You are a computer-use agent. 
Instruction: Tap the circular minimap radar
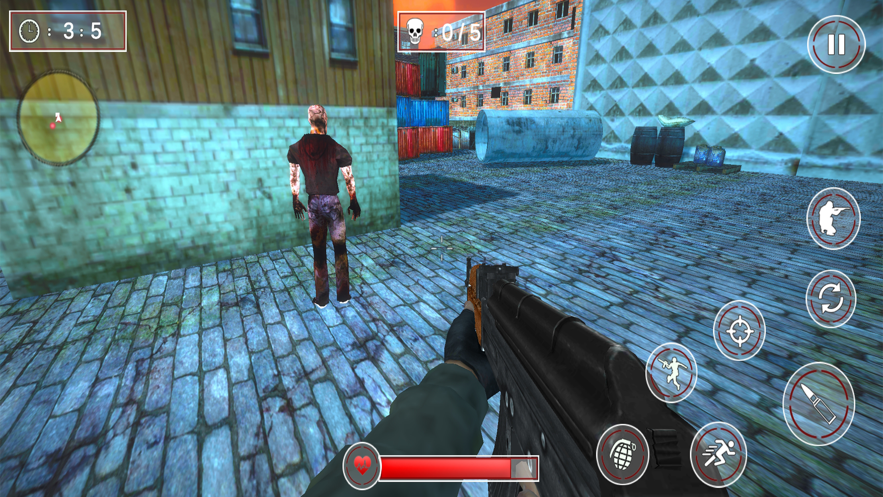point(58,118)
